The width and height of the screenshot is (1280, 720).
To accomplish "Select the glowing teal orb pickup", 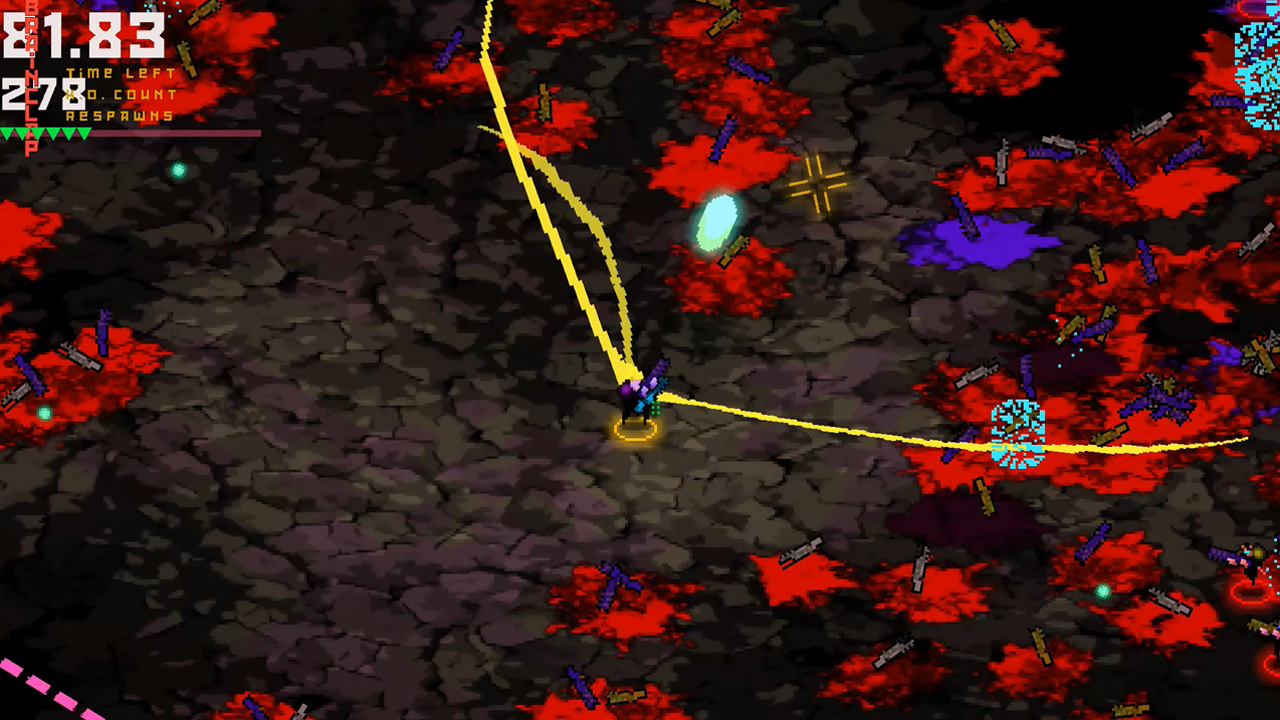I will click(x=716, y=222).
